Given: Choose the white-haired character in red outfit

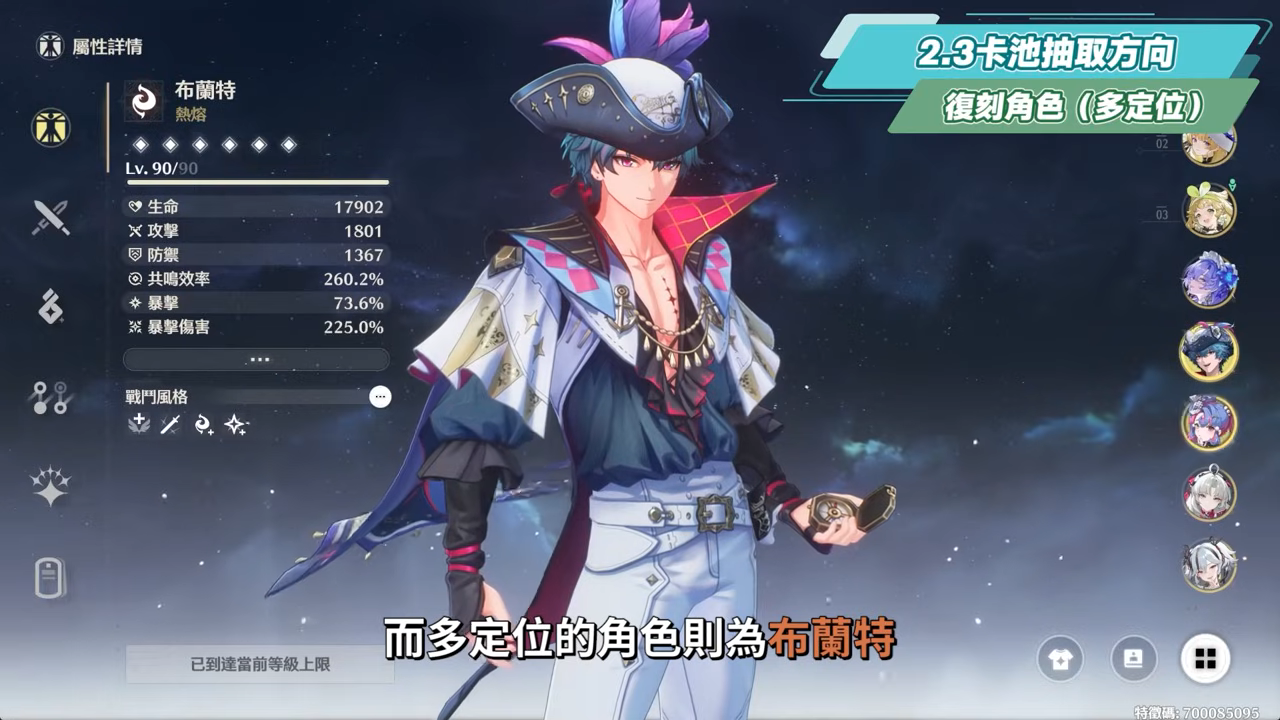Looking at the screenshot, I should tap(1210, 494).
